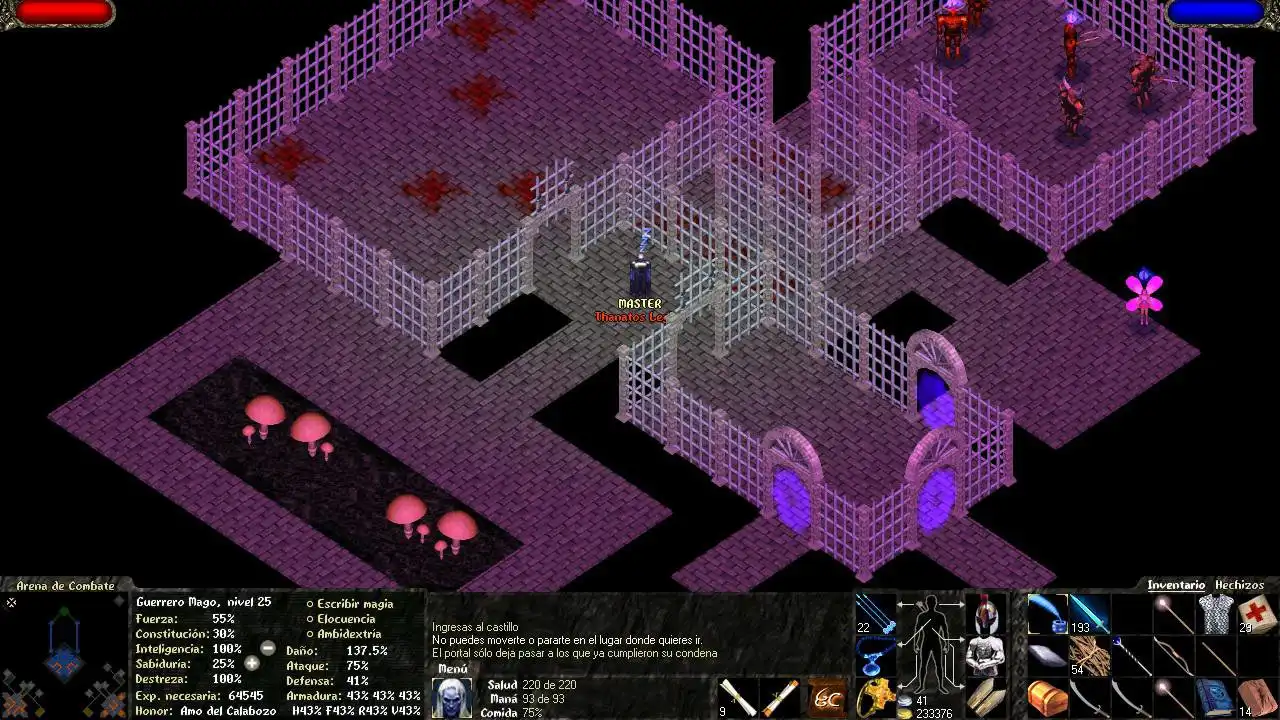The height and width of the screenshot is (720, 1280).
Task: Select the Ambidextría skill option
Action: click(x=348, y=634)
